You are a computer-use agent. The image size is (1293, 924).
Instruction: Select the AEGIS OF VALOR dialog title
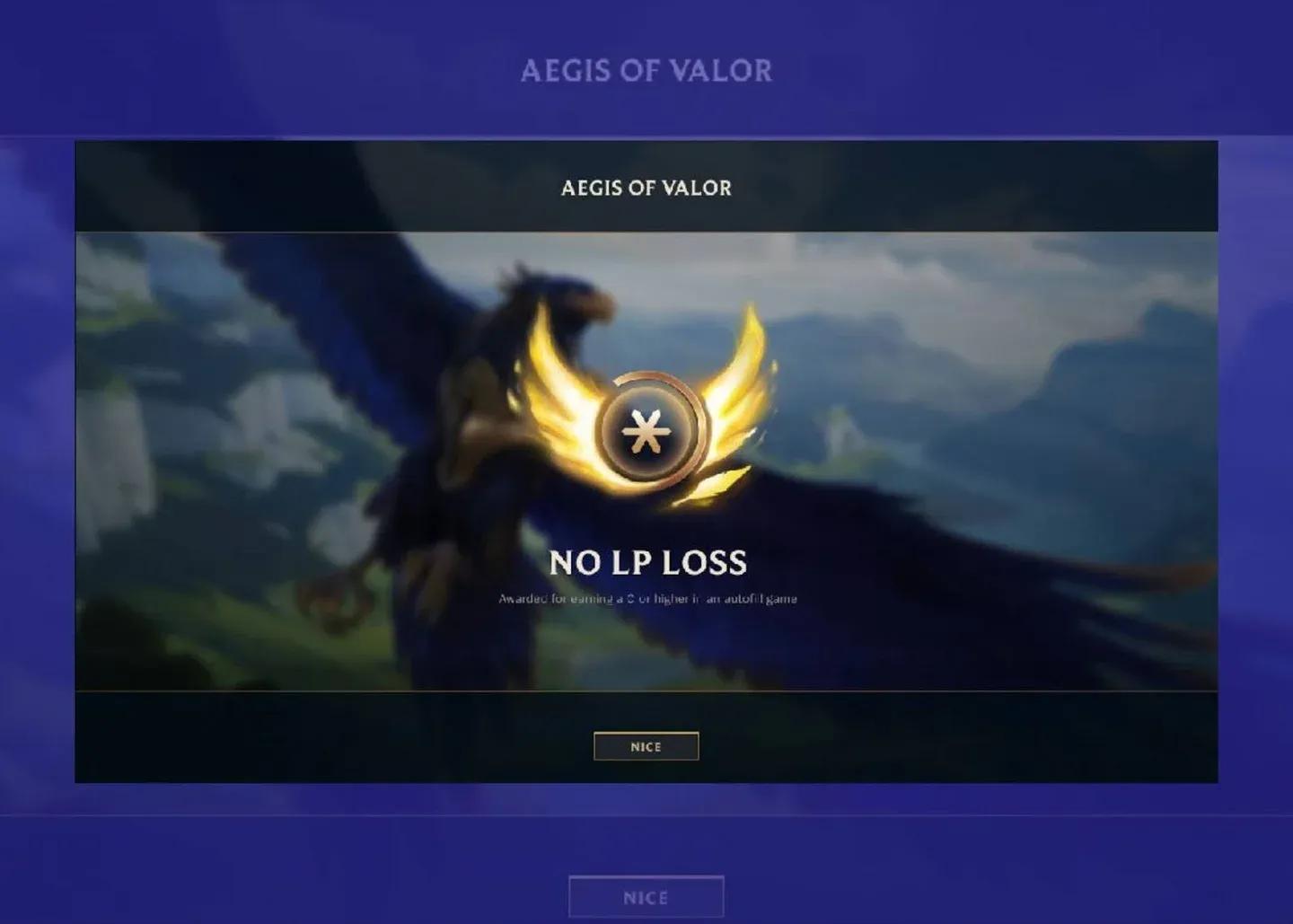(x=645, y=189)
